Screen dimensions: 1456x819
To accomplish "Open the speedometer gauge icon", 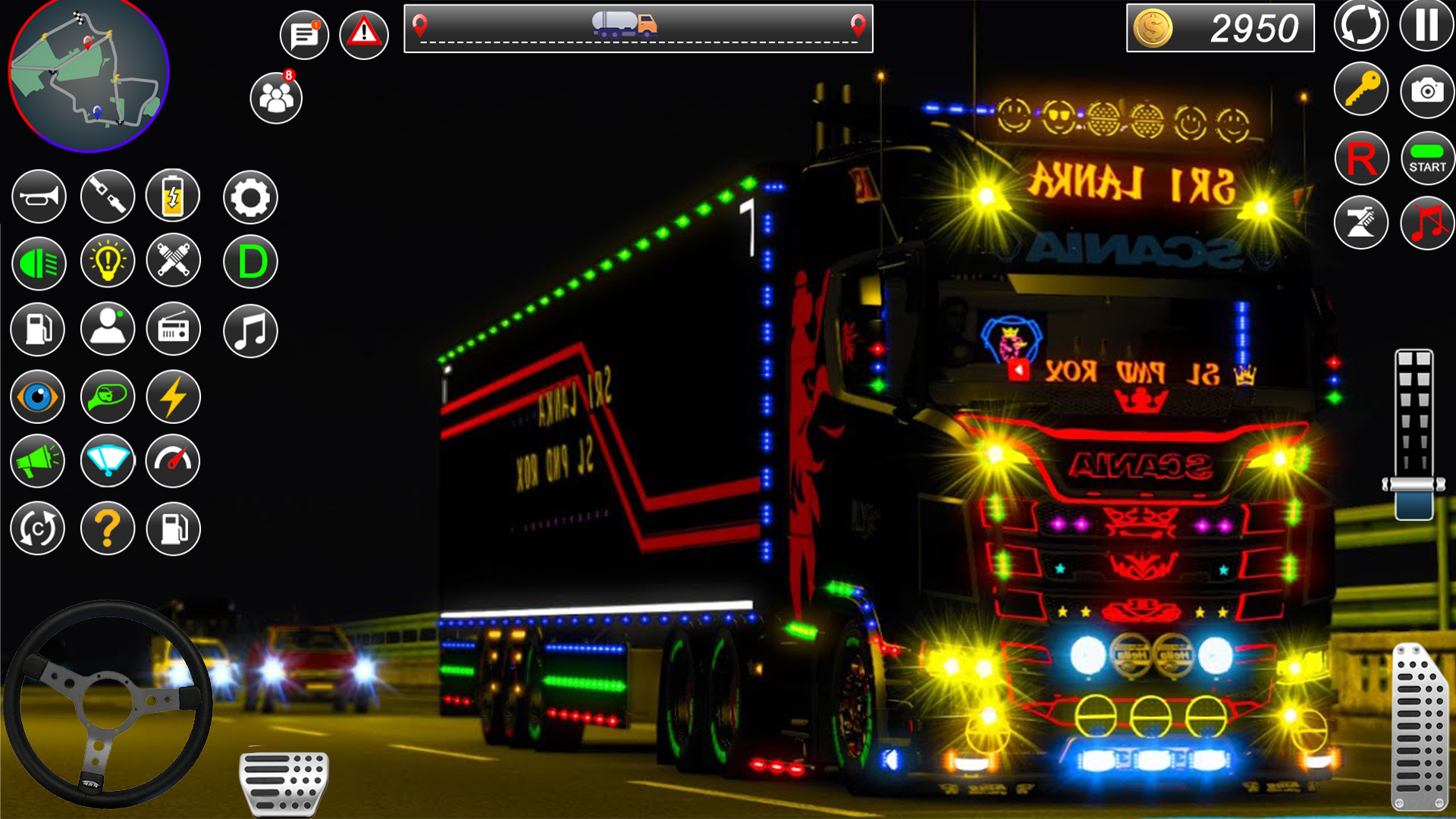I will pos(173,461).
